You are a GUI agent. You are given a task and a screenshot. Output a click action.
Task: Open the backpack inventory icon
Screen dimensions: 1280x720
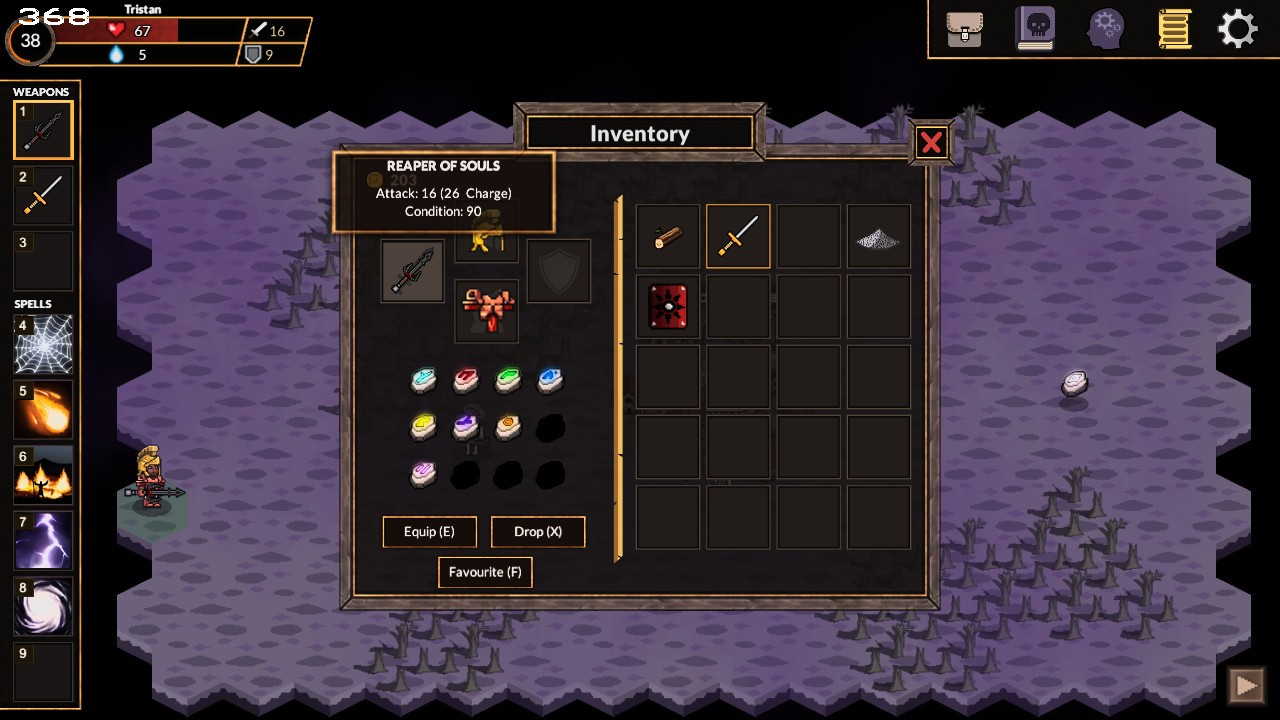point(964,29)
